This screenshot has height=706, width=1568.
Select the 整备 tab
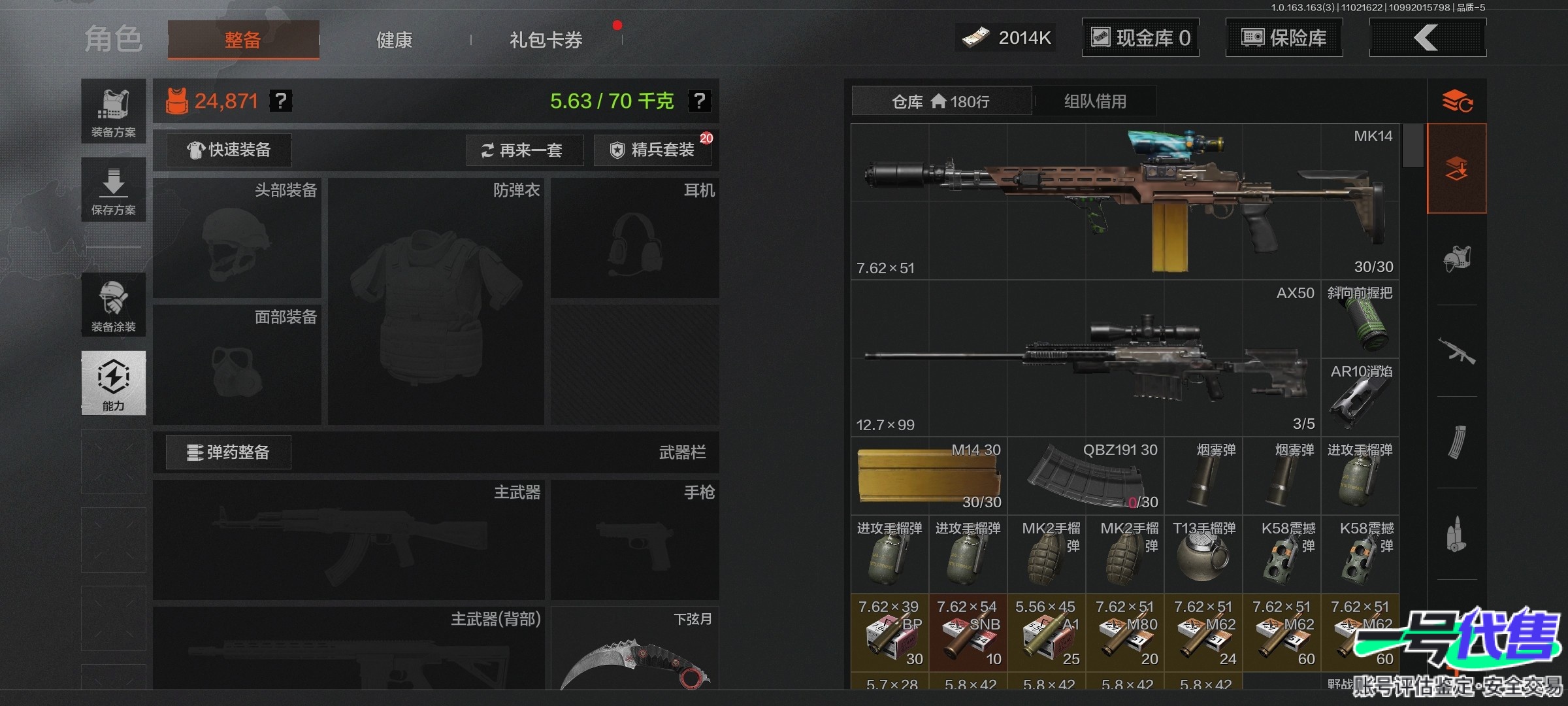(x=243, y=41)
